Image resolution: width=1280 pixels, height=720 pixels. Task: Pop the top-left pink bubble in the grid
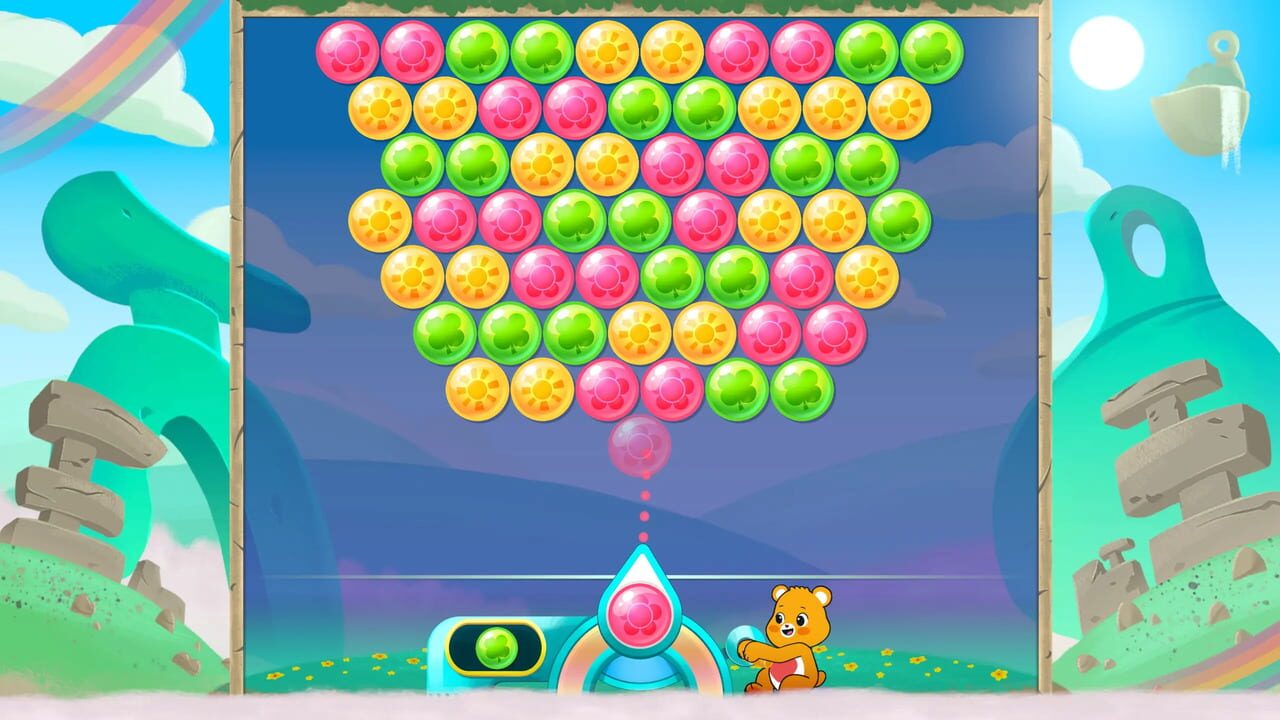348,50
